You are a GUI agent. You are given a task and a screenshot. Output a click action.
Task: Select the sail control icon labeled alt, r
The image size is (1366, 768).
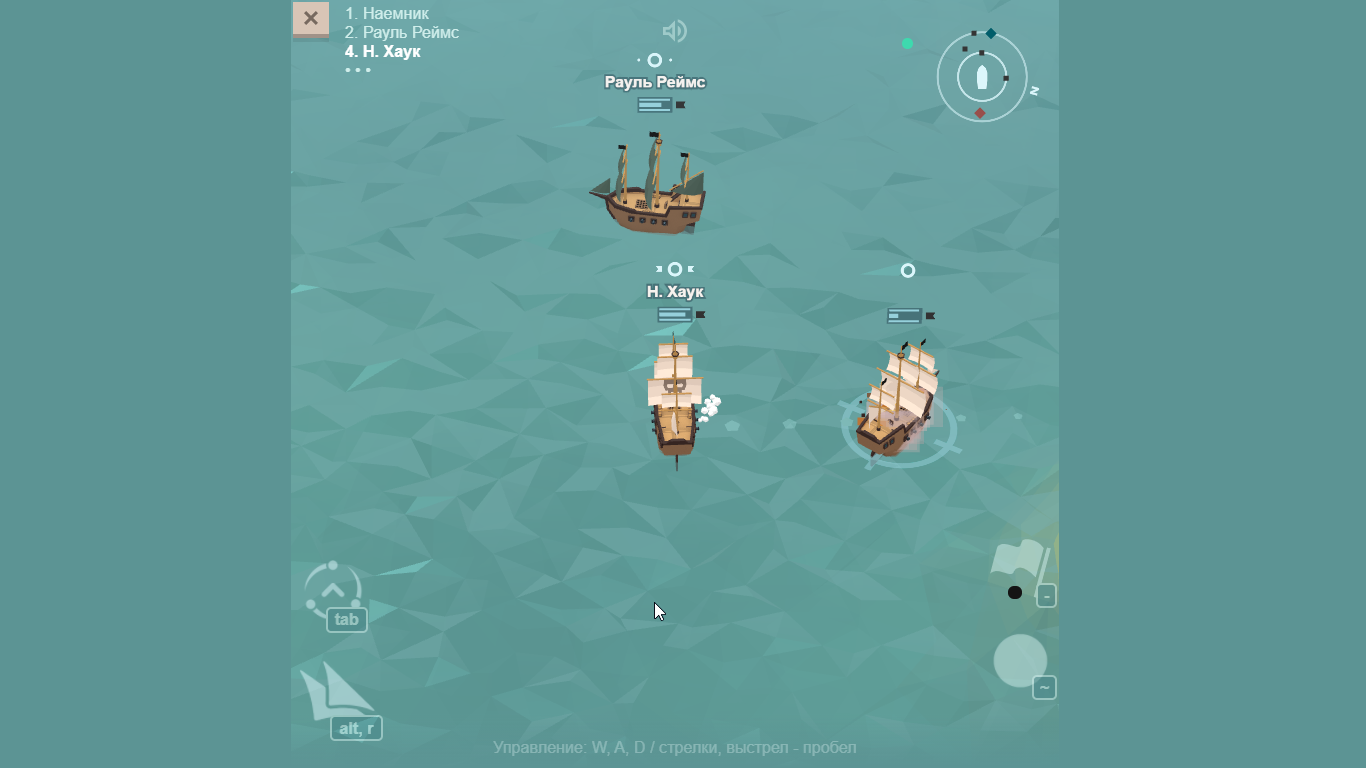click(355, 728)
